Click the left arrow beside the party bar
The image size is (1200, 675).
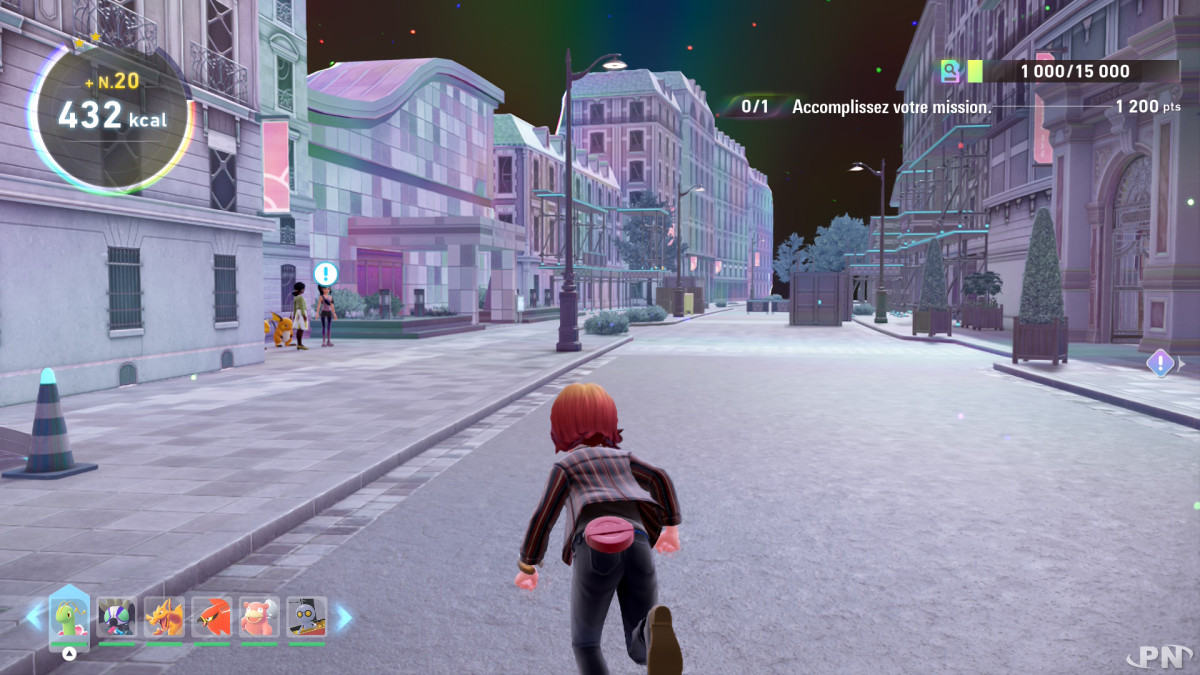(x=35, y=617)
